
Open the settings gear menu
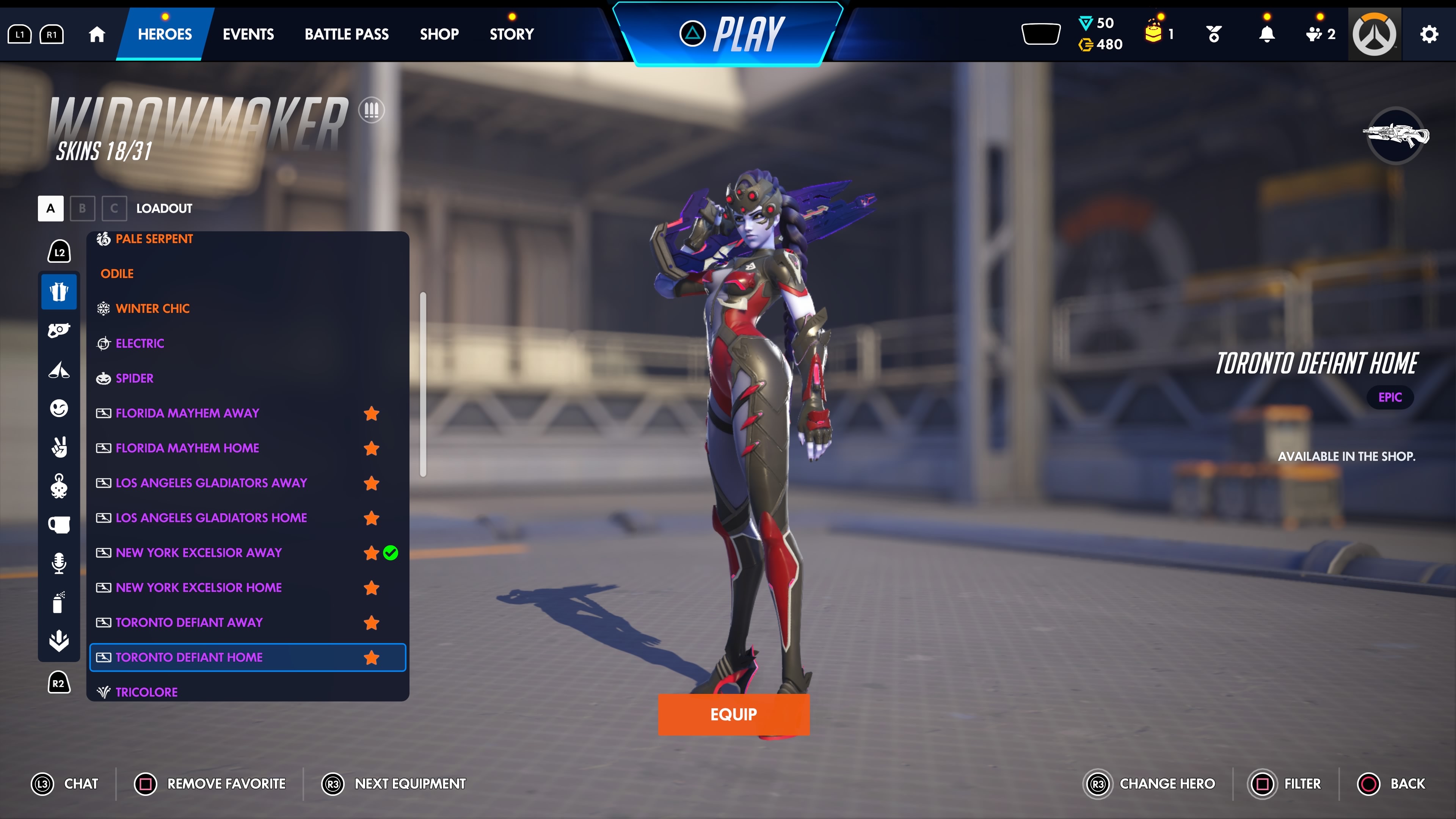point(1428,34)
